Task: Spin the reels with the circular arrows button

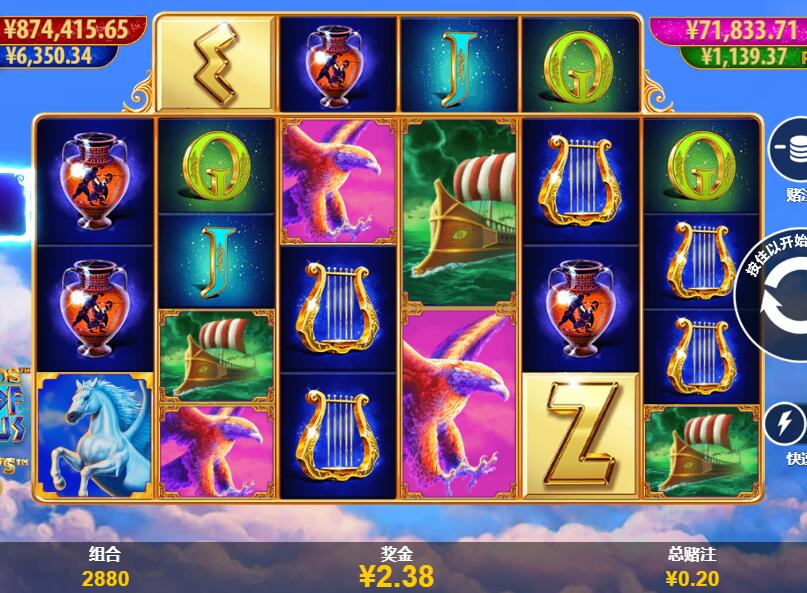Action: pyautogui.click(x=781, y=299)
